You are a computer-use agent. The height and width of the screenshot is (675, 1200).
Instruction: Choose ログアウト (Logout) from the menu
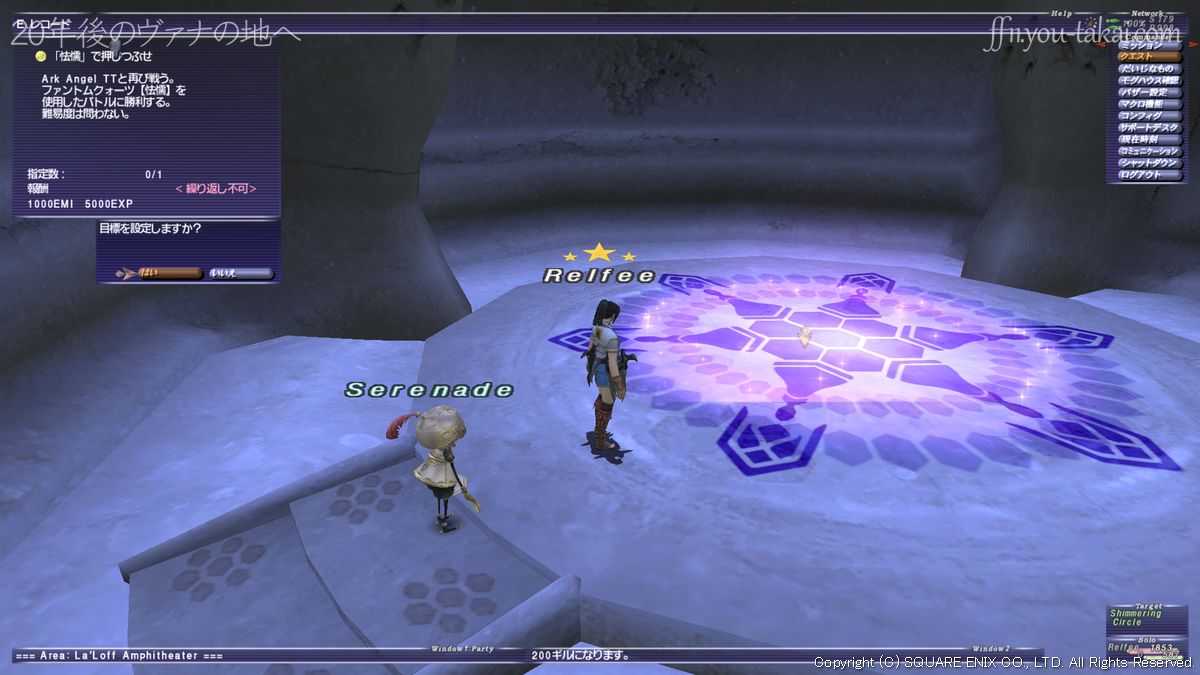[1147, 175]
